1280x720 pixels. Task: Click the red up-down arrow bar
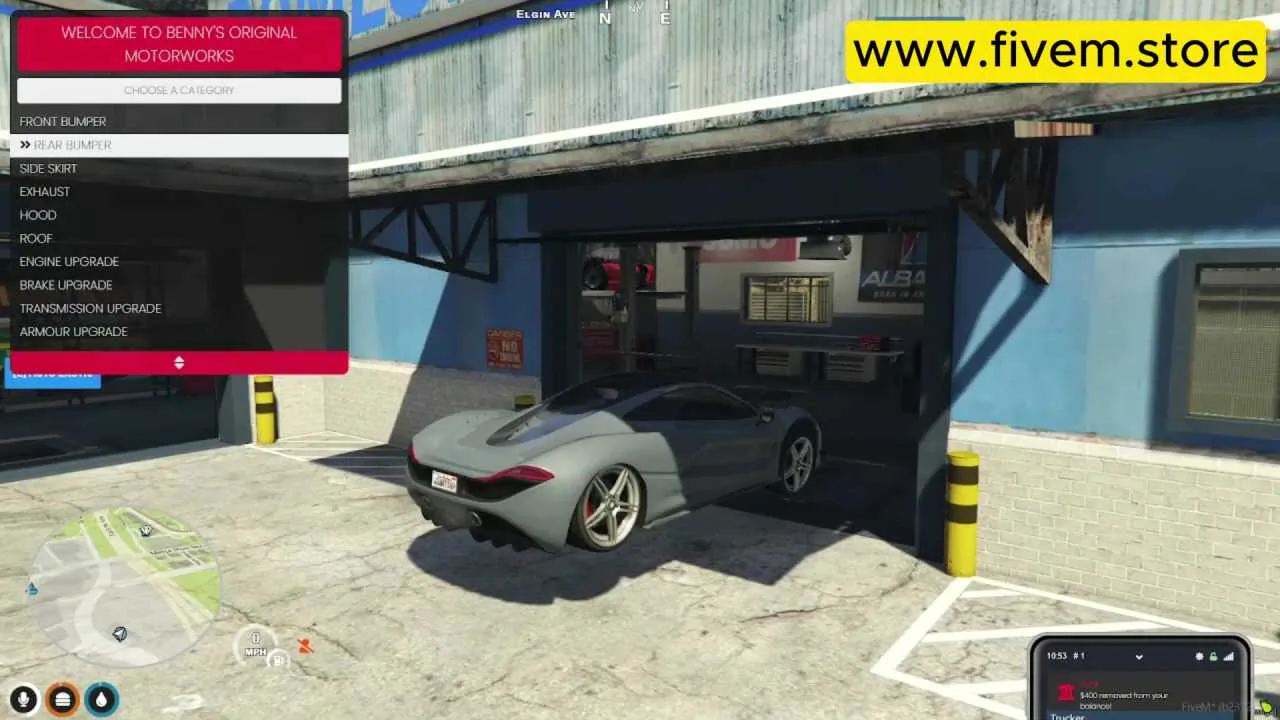[x=179, y=362]
